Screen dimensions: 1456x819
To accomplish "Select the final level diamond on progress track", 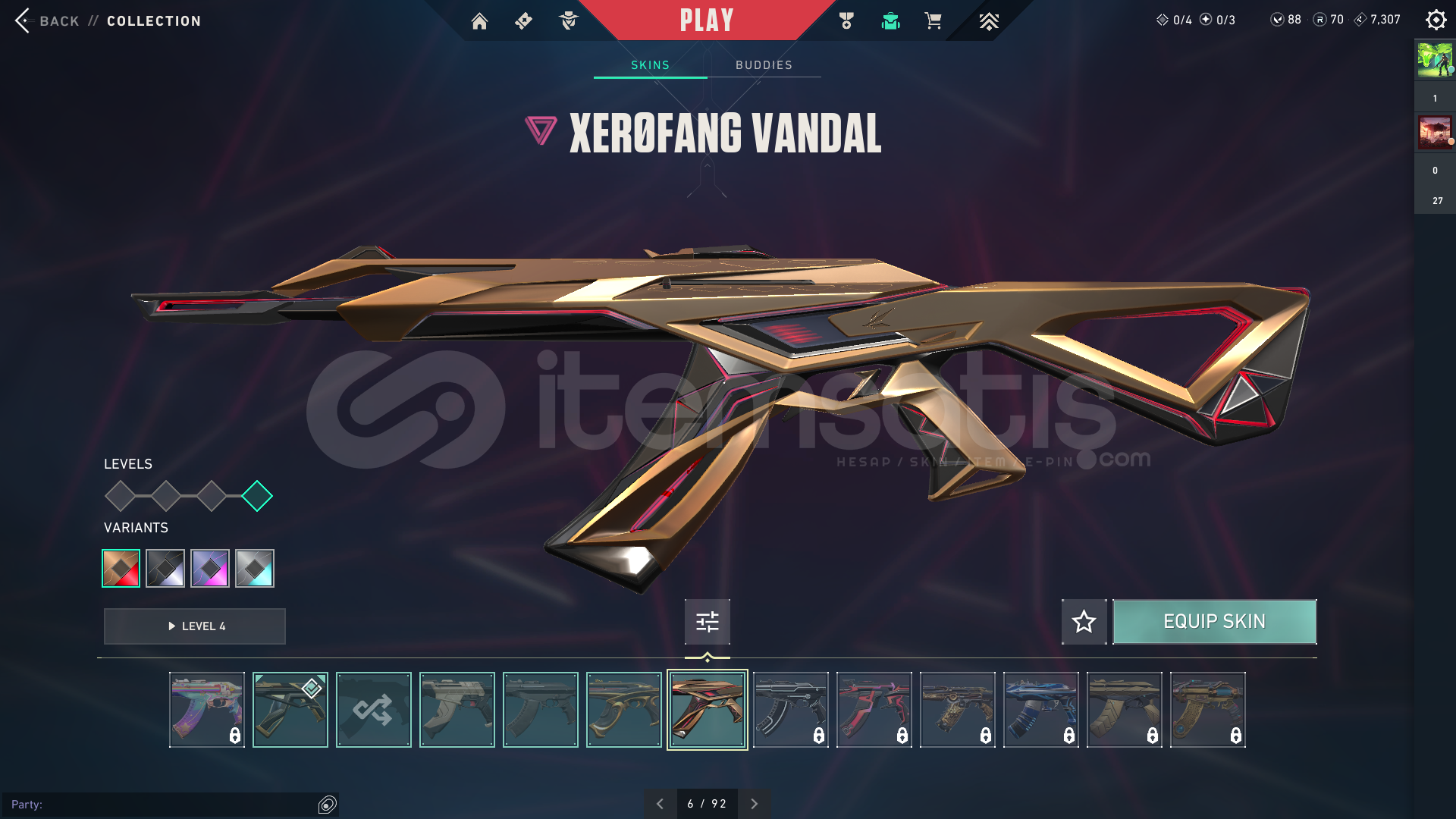I will click(258, 495).
